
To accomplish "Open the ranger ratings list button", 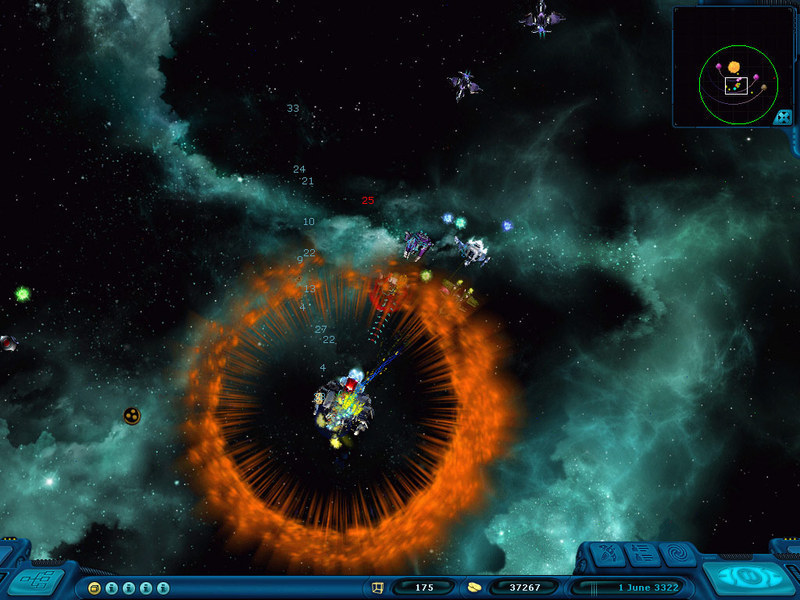I will click(x=643, y=553).
